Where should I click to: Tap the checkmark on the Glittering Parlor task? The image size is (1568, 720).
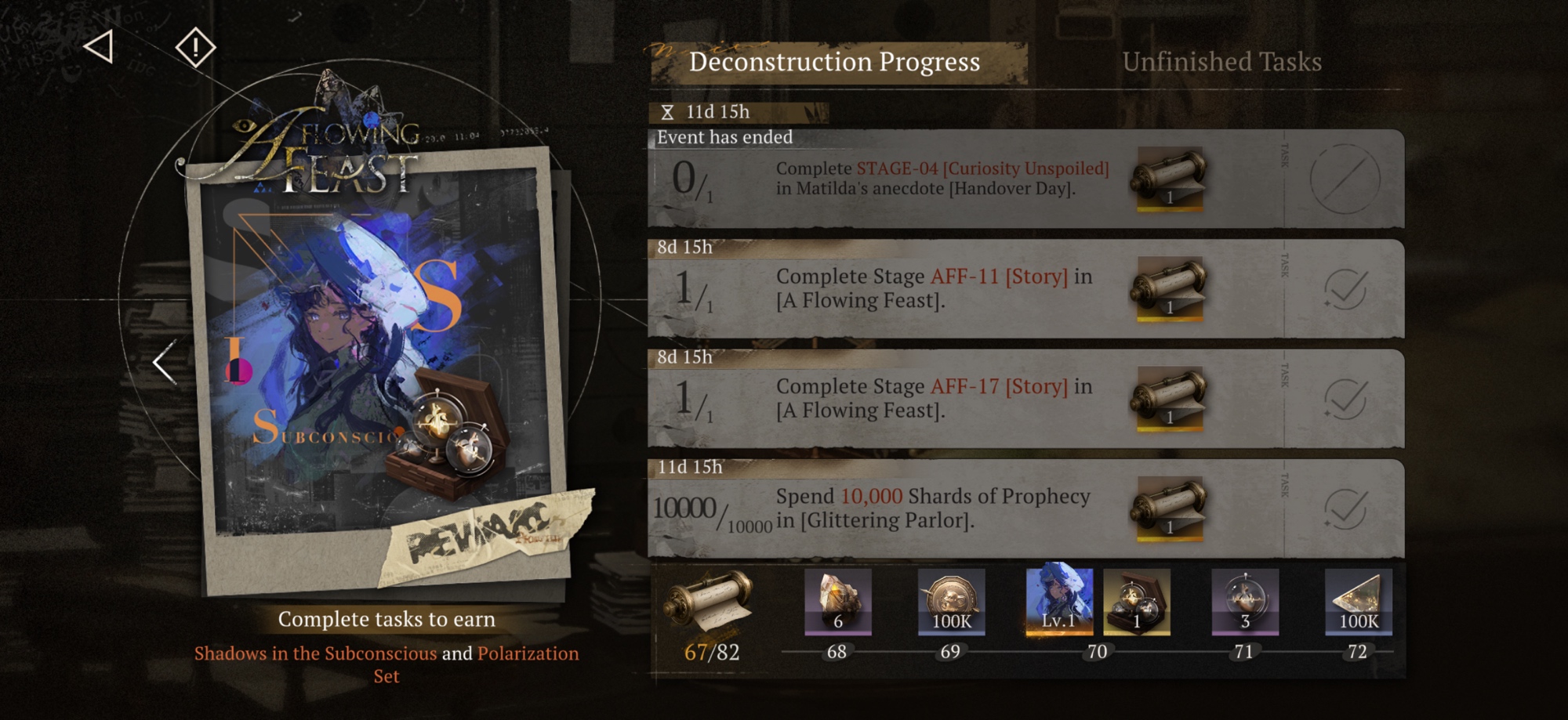[x=1345, y=509]
